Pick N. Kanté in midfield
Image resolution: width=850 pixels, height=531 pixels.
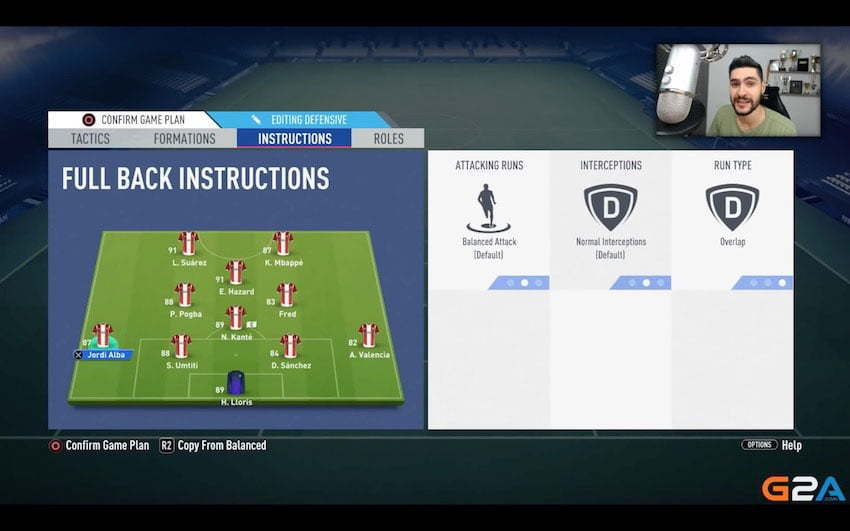(235, 318)
